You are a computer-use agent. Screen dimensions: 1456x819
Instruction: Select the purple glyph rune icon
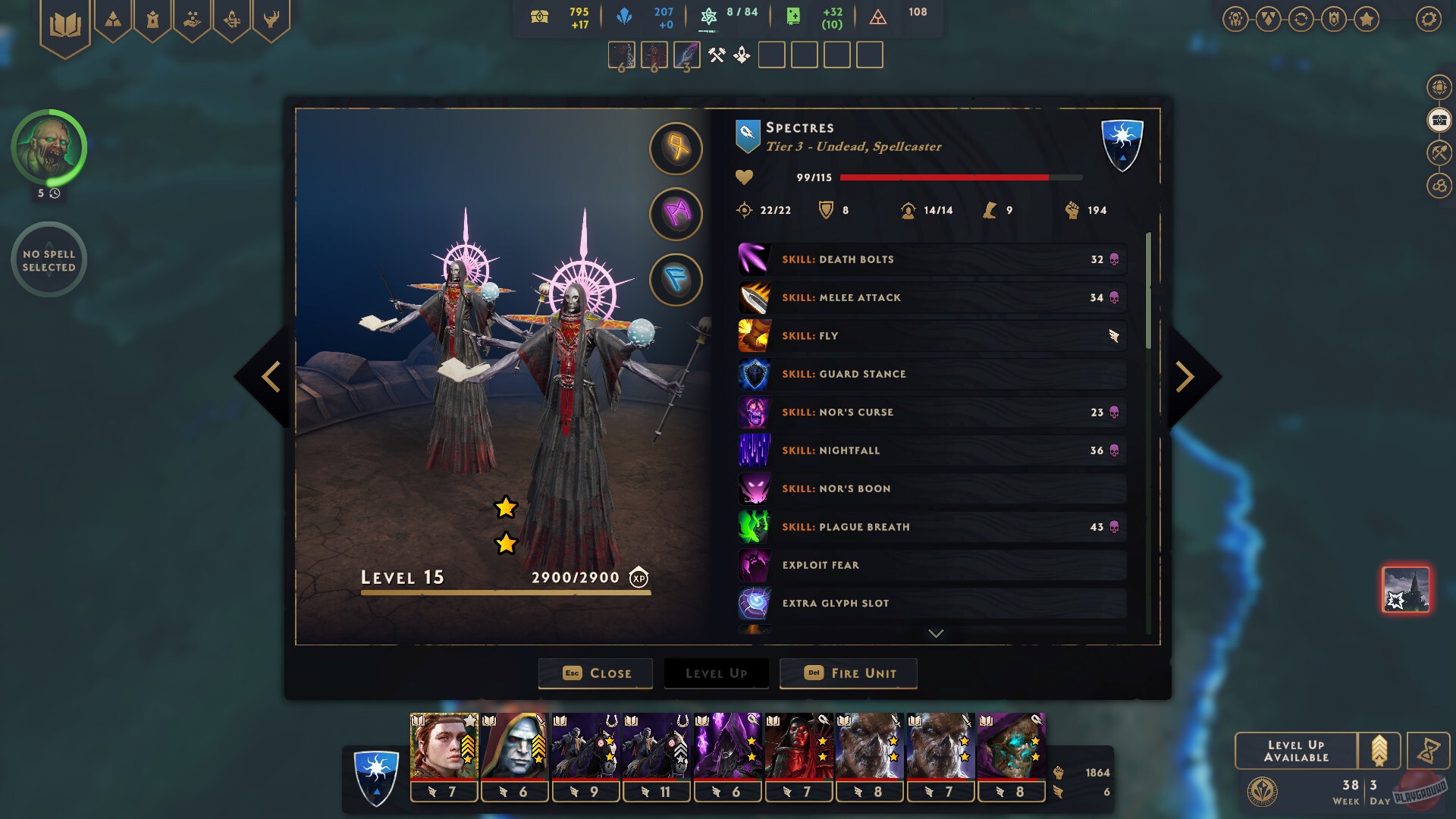[x=676, y=215]
